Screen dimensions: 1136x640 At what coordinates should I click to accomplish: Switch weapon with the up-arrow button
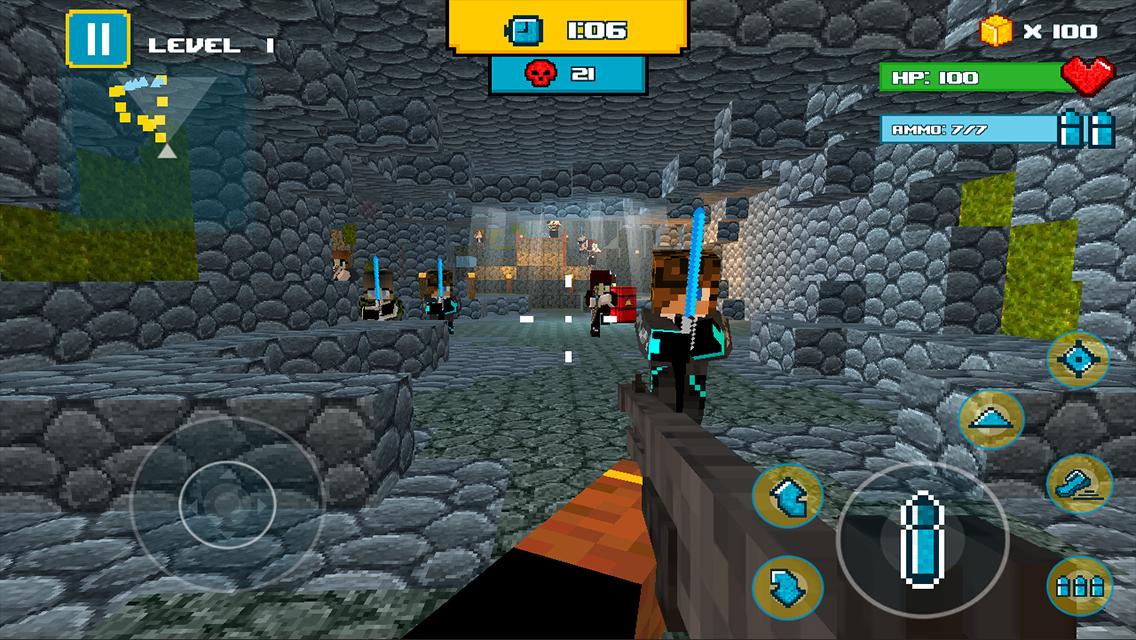[788, 495]
